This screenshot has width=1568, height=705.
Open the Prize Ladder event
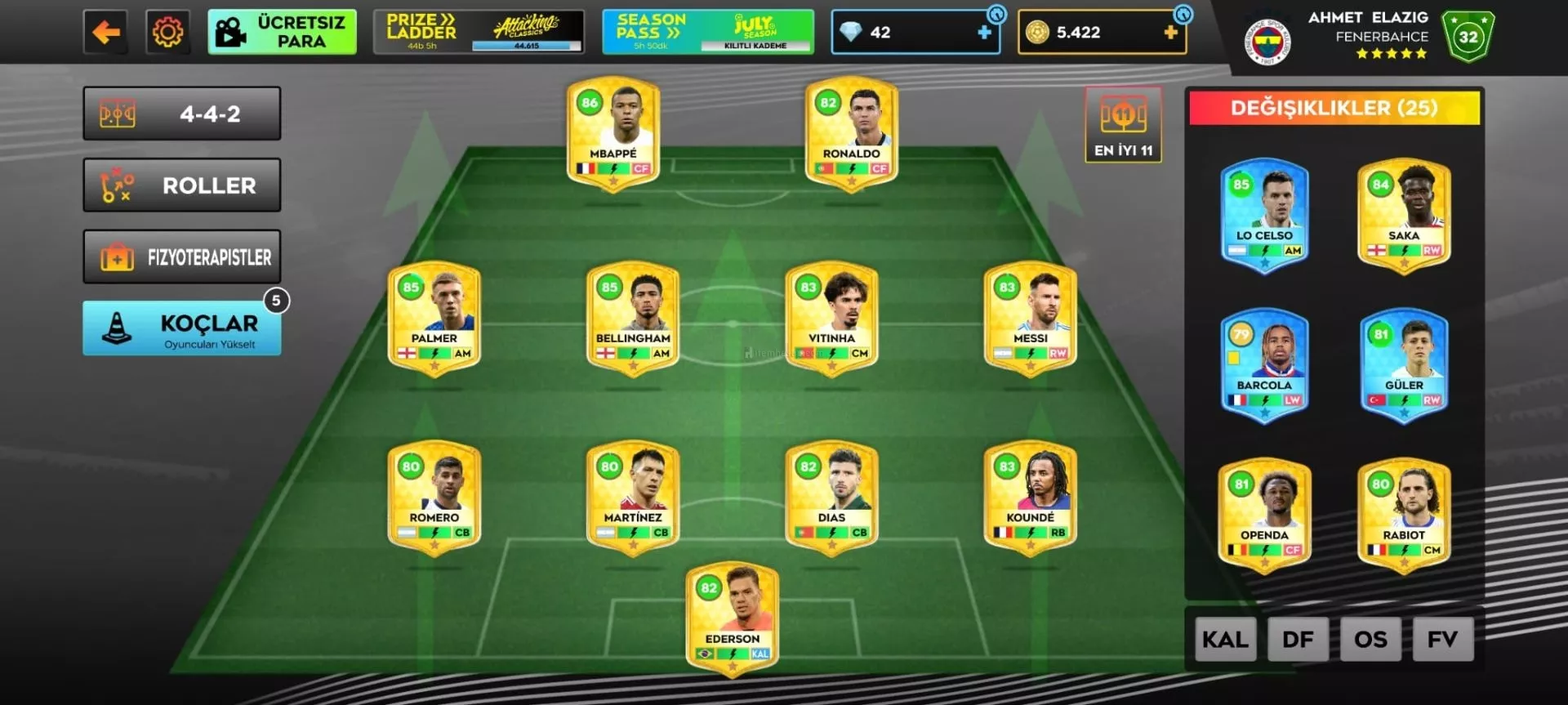click(x=479, y=33)
